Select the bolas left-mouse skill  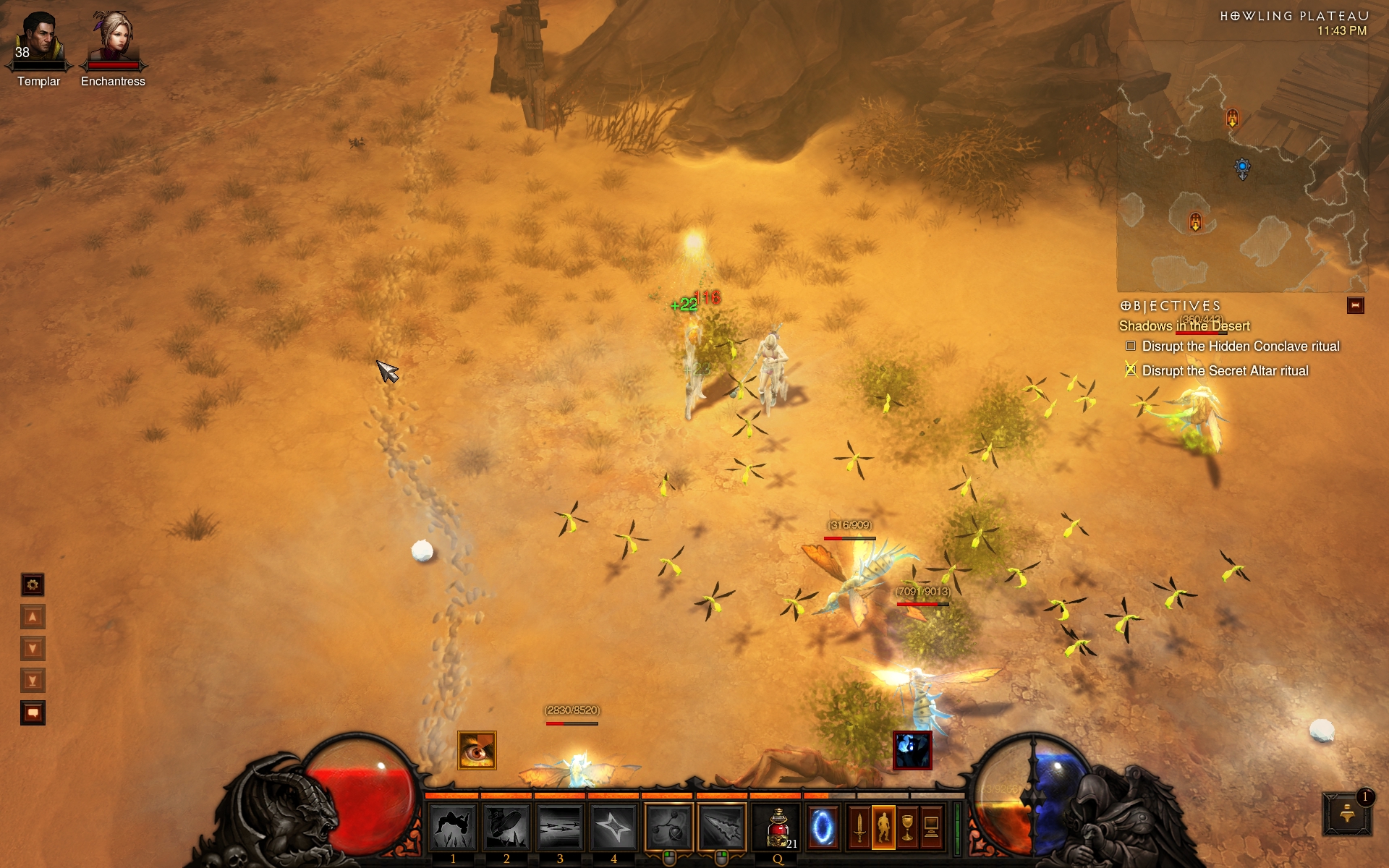click(669, 827)
